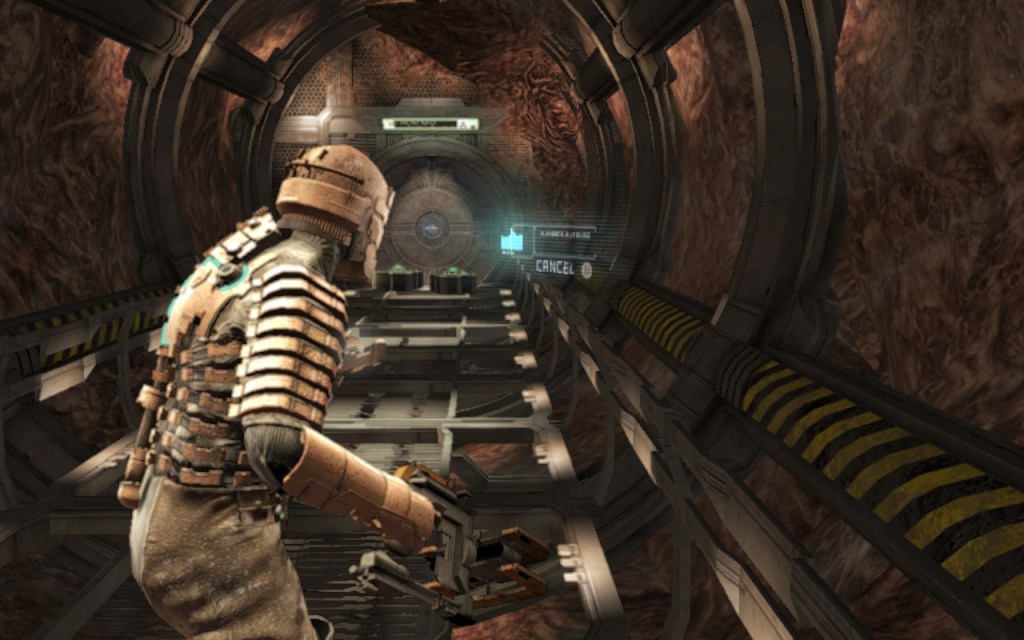Click the CANCEL option on the hologram
The height and width of the screenshot is (640, 1024).
pos(555,267)
